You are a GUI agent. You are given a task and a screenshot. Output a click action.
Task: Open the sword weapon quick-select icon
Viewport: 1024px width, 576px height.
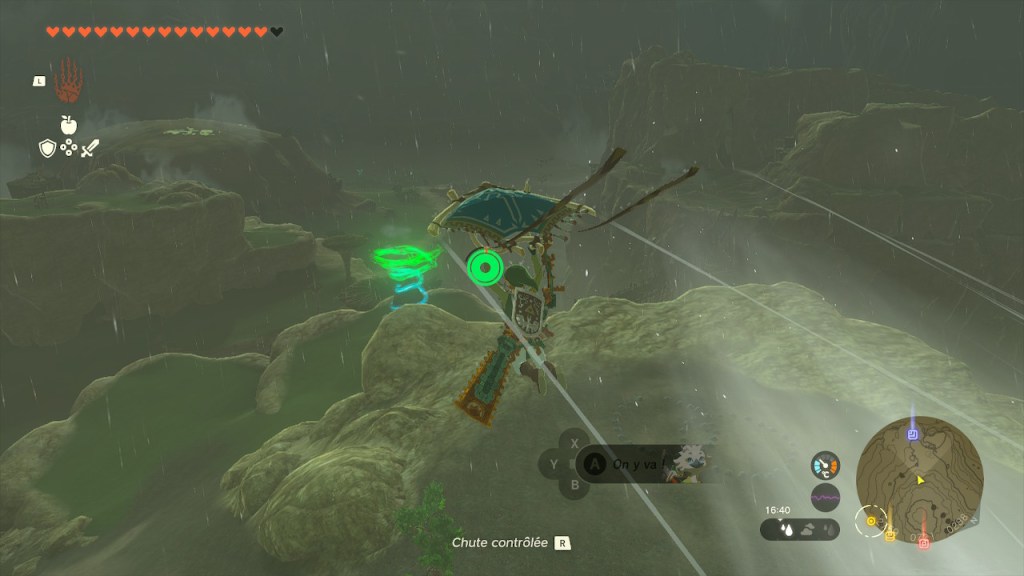click(x=90, y=148)
